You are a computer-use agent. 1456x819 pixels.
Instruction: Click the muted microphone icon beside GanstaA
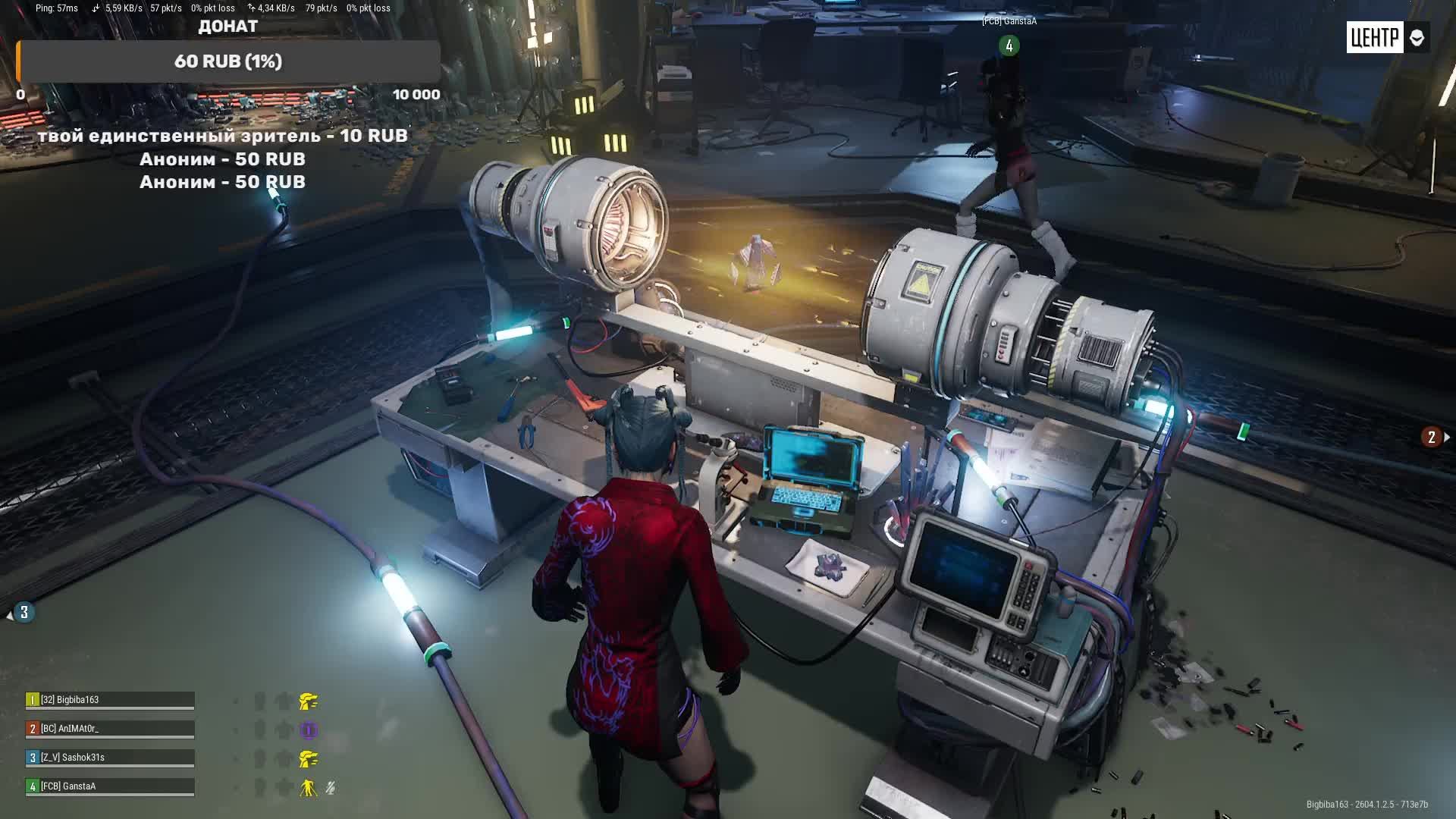coord(331,788)
